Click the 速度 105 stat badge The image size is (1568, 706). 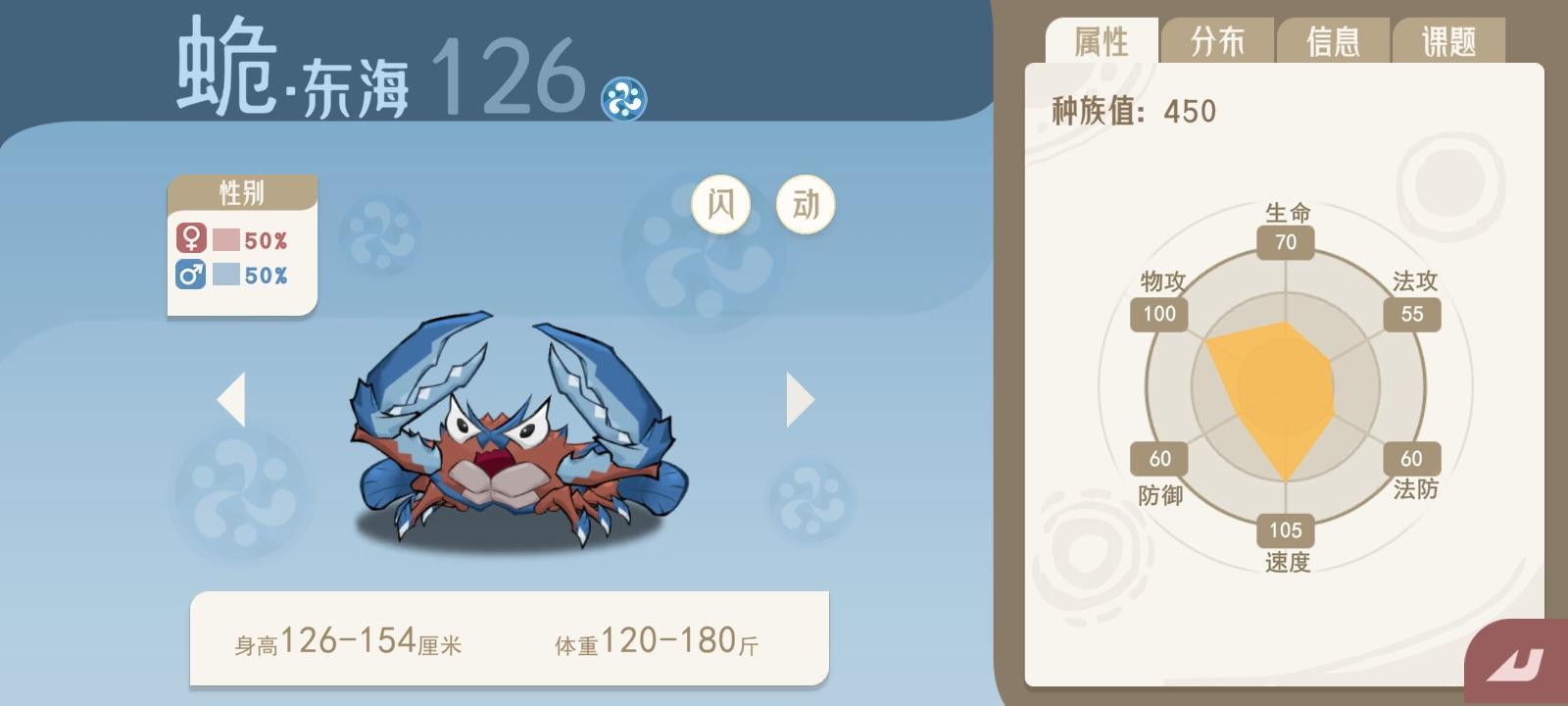coord(1285,531)
